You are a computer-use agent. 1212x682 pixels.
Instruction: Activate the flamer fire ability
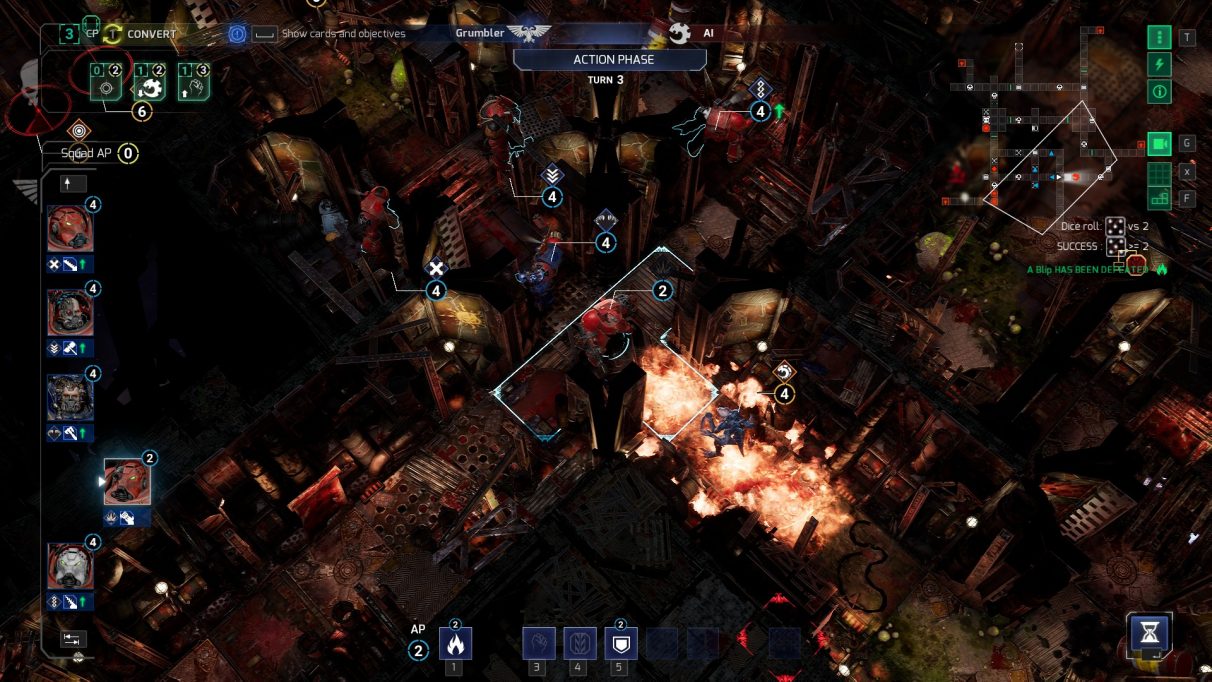(454, 643)
